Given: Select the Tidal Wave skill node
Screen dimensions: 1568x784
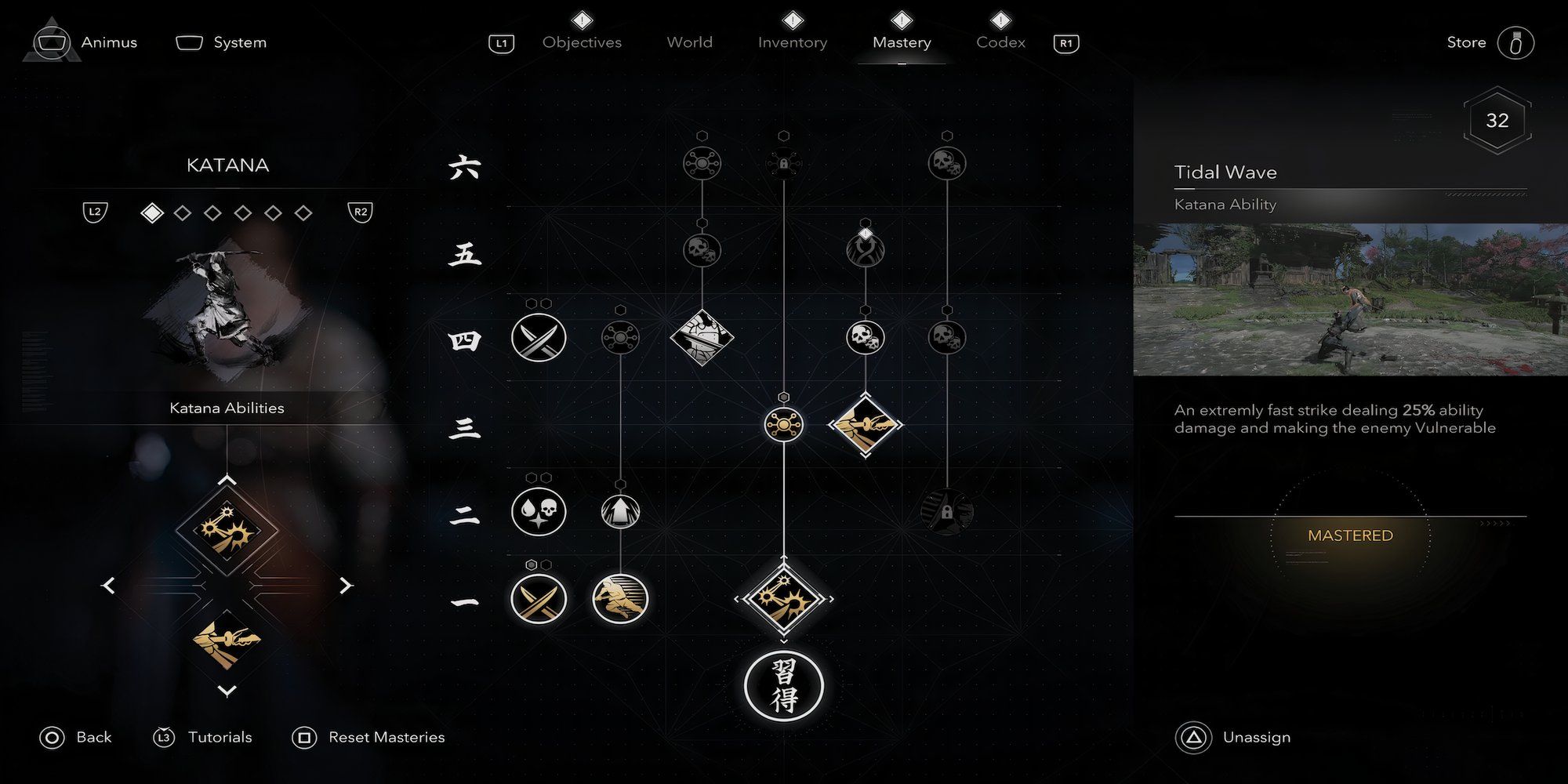Looking at the screenshot, I should [783, 599].
